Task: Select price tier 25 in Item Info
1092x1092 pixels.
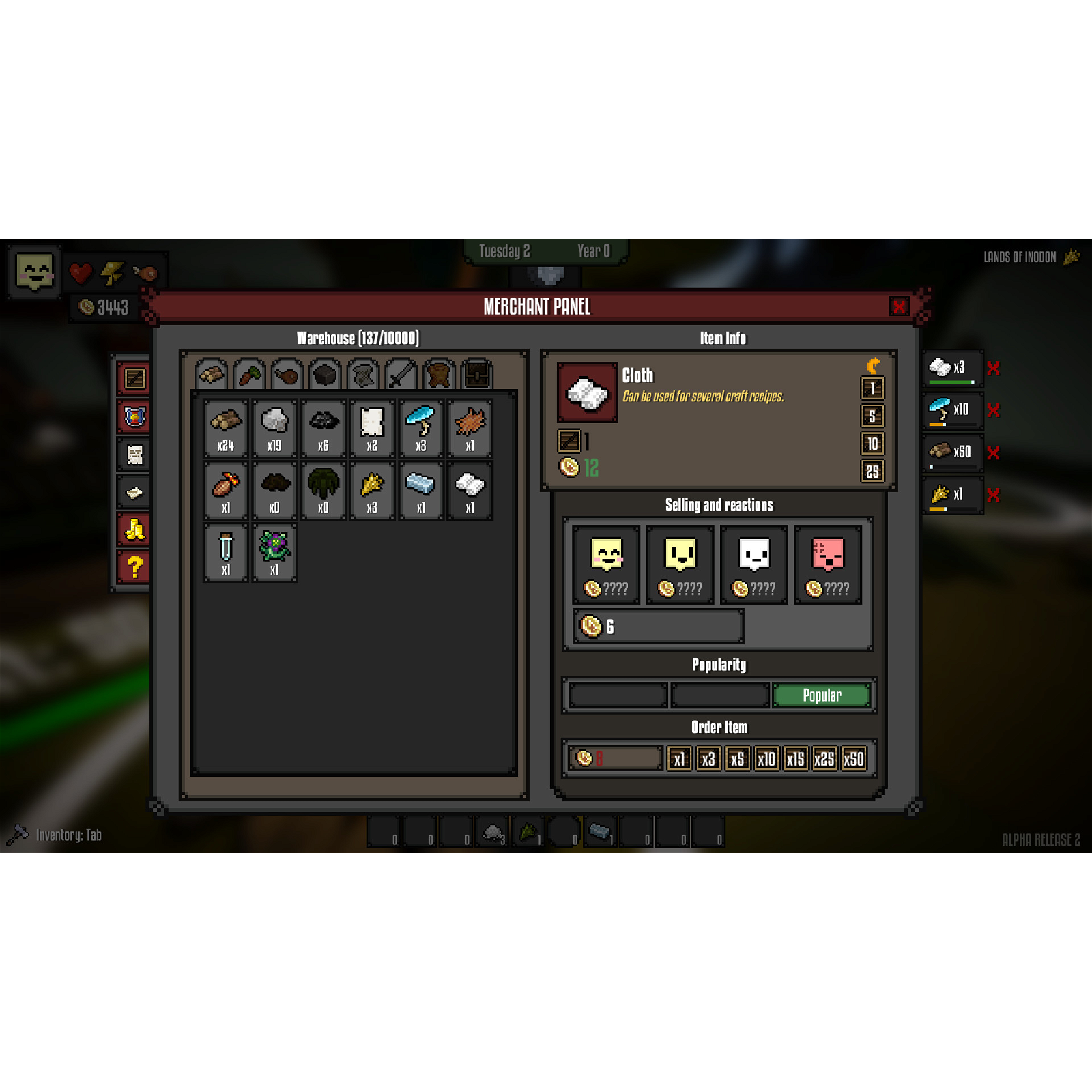Action: point(872,472)
